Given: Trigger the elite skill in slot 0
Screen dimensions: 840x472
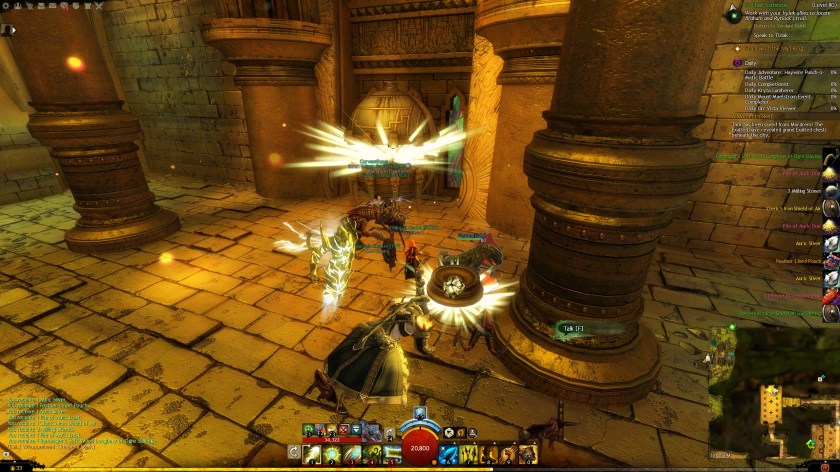Looking at the screenshot, I should 529,452.
